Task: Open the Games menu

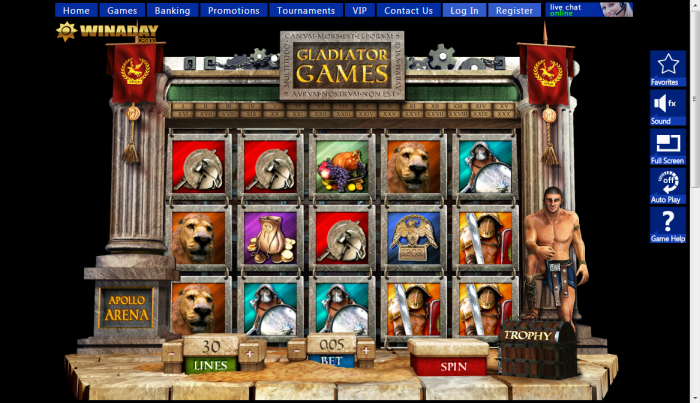Action: pyautogui.click(x=122, y=11)
